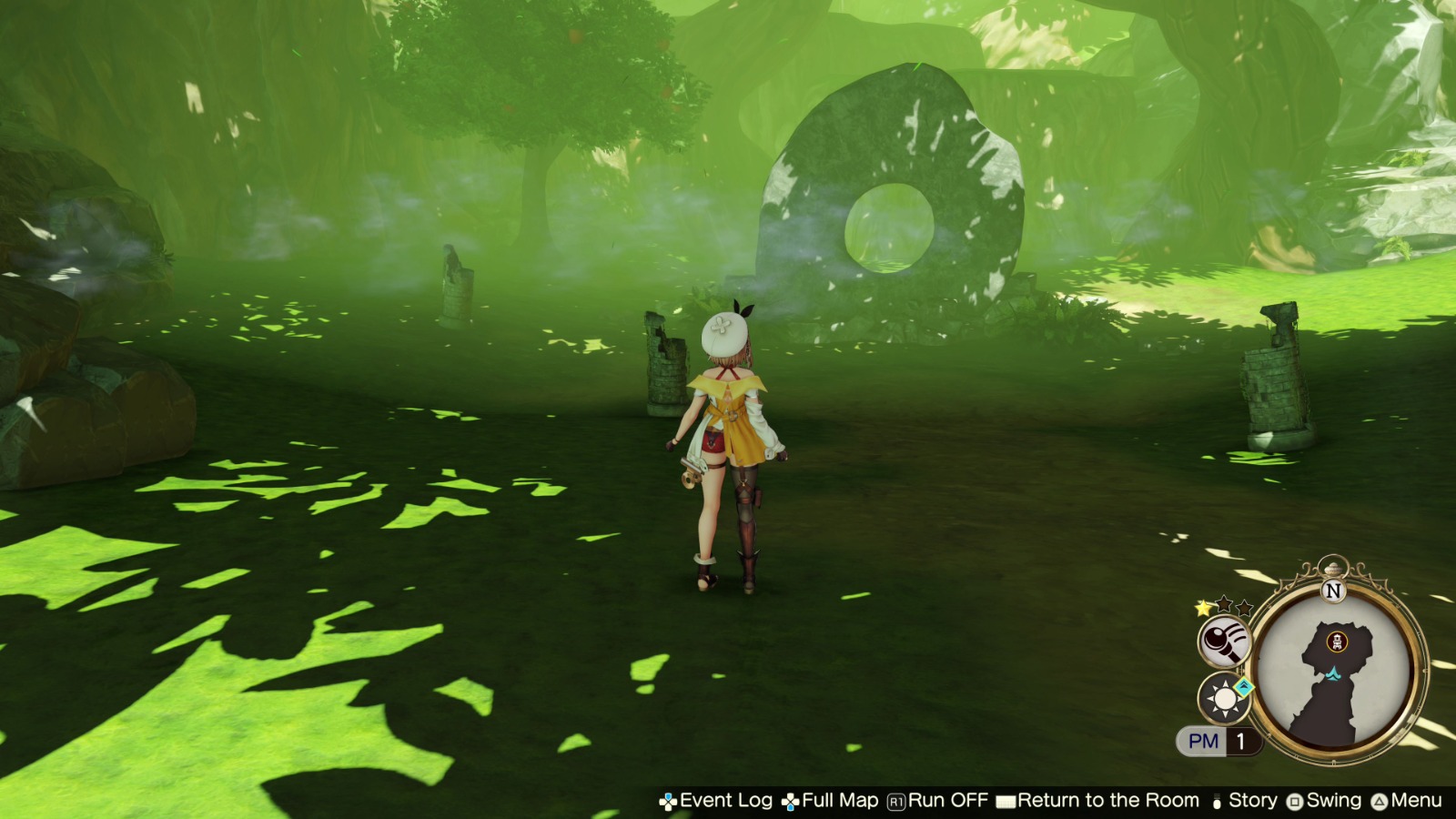Click the sun weather icon near the minimap
The image size is (1456, 819).
[1222, 700]
